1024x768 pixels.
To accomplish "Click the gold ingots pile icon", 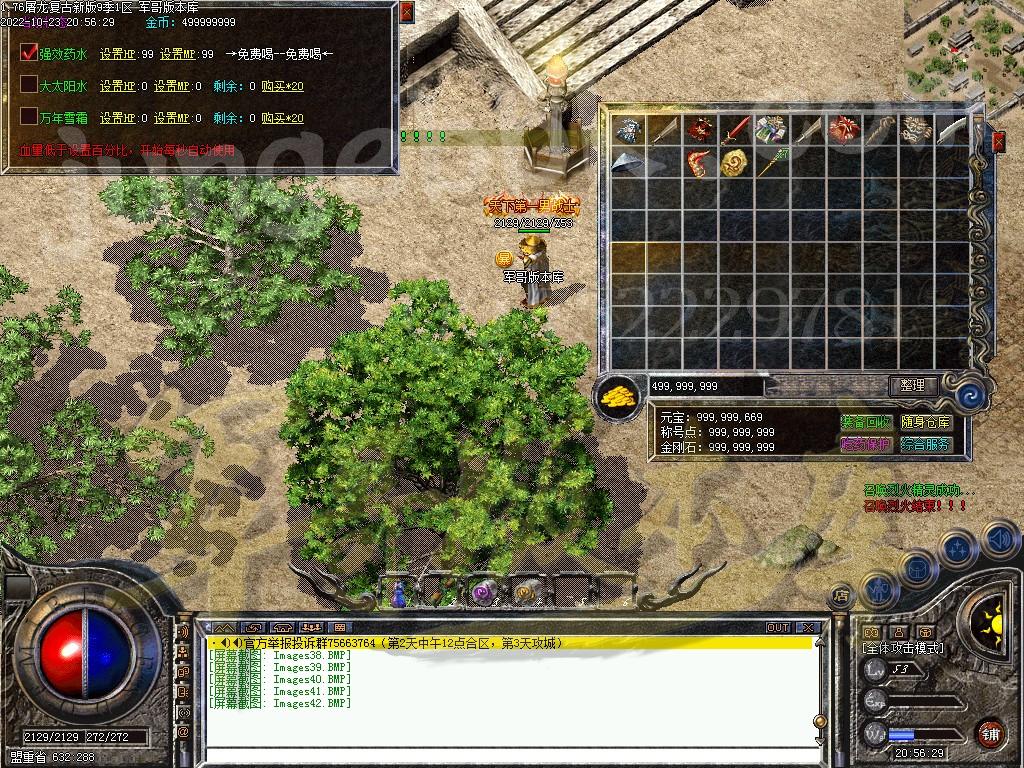I will tap(619, 395).
